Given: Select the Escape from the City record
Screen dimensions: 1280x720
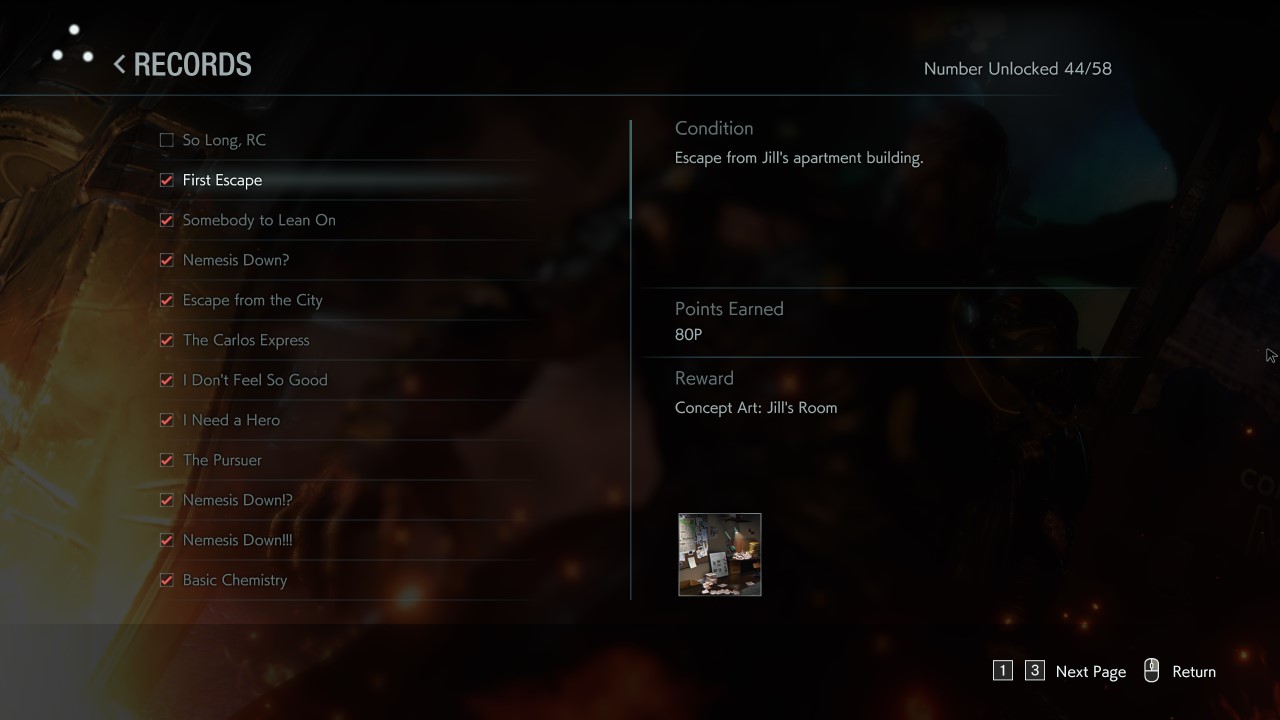Looking at the screenshot, I should 251,300.
